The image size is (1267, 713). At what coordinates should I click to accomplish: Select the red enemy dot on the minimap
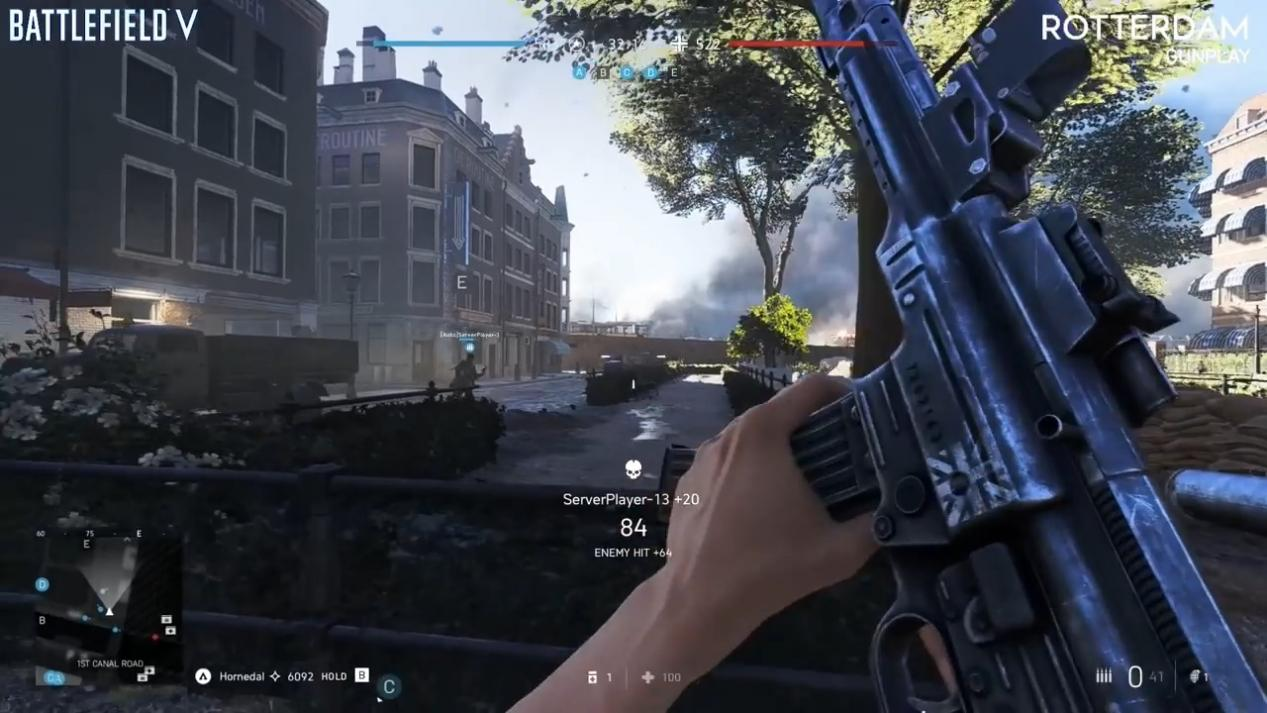coord(155,636)
